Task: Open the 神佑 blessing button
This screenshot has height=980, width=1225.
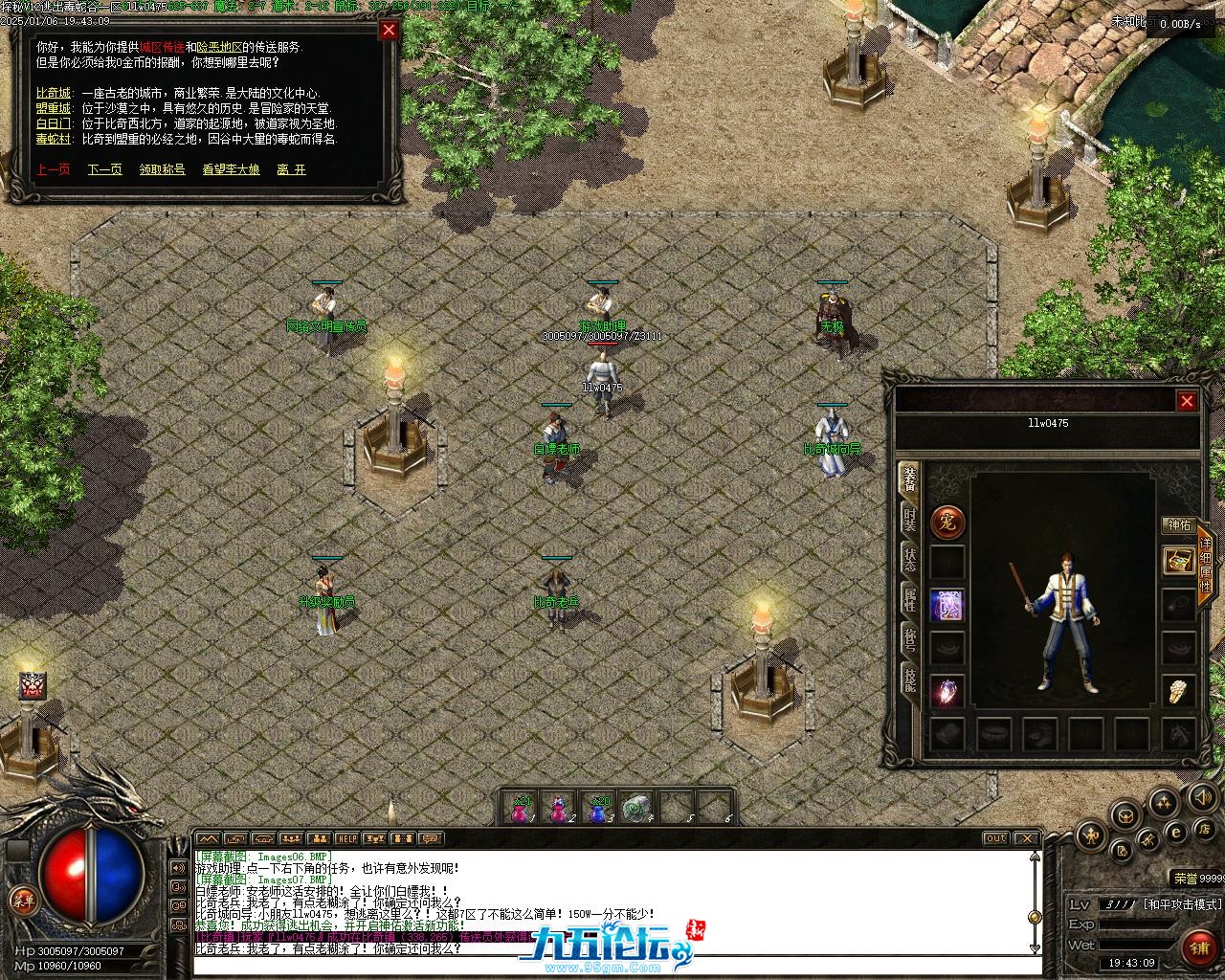Action: coord(1177,525)
